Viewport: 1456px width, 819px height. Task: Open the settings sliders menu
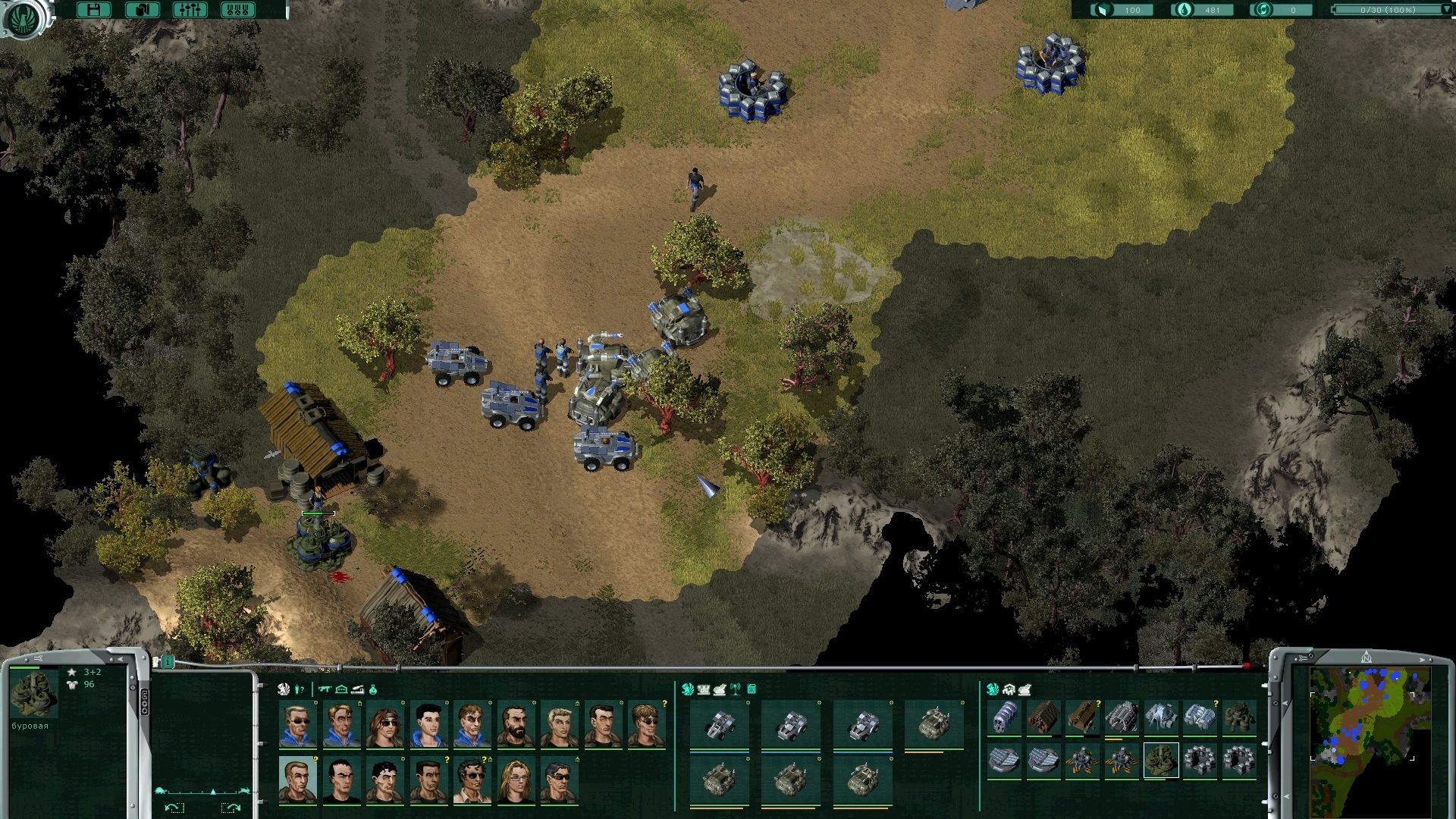click(190, 10)
